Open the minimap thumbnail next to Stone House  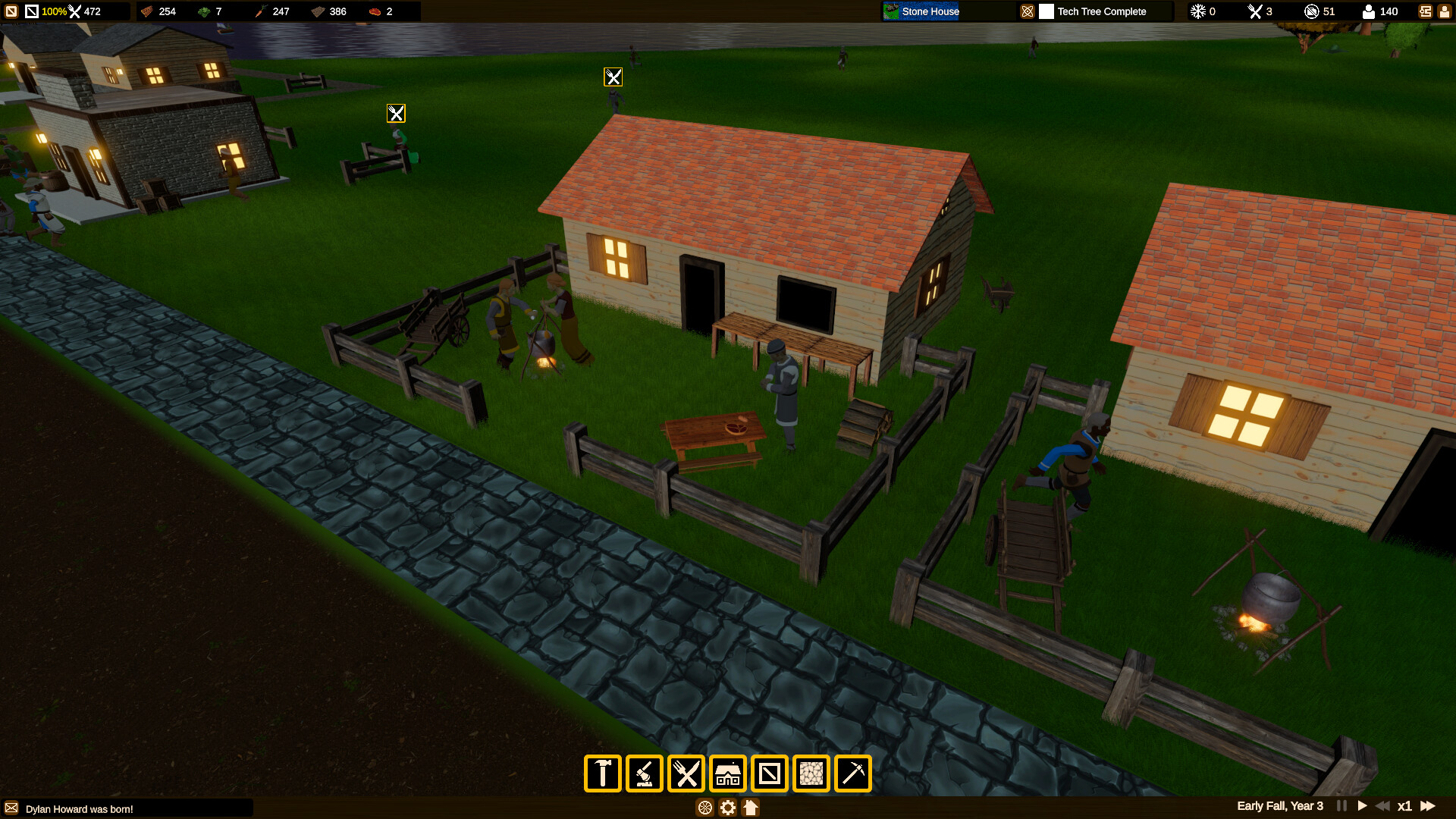890,11
